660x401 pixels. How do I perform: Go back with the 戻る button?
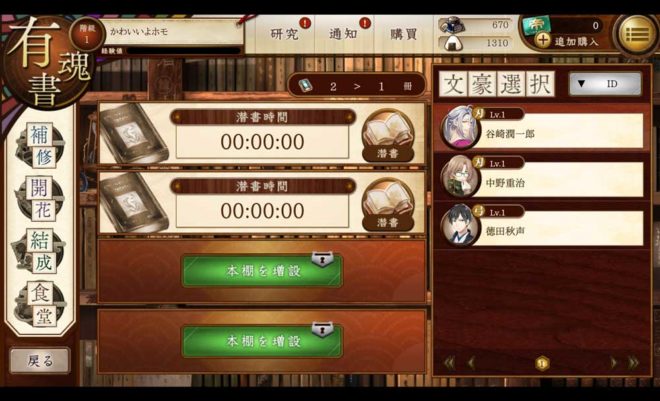40,359
